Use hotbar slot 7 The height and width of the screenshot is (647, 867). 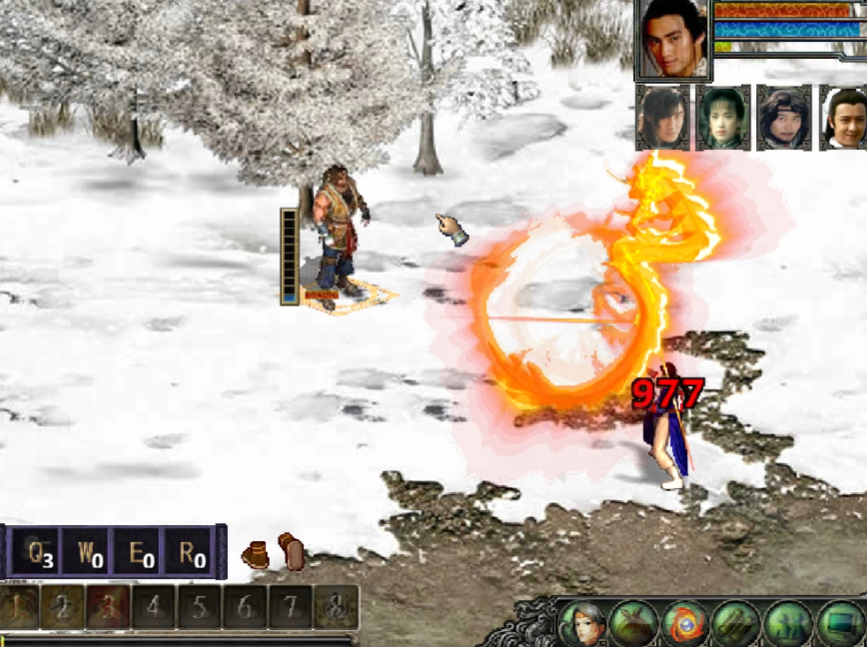[x=291, y=607]
